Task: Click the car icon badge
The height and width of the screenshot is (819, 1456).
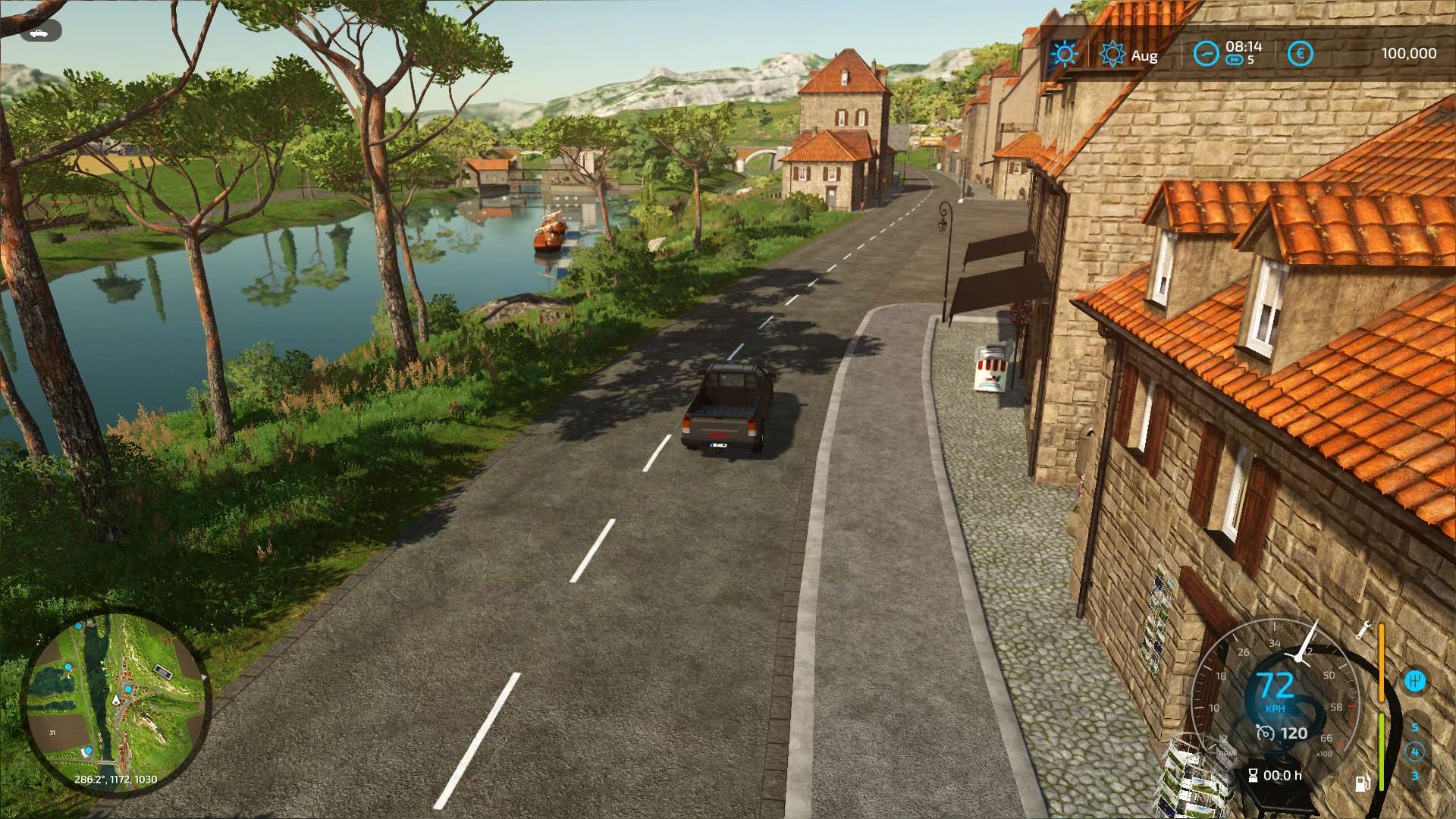Action: [x=40, y=32]
